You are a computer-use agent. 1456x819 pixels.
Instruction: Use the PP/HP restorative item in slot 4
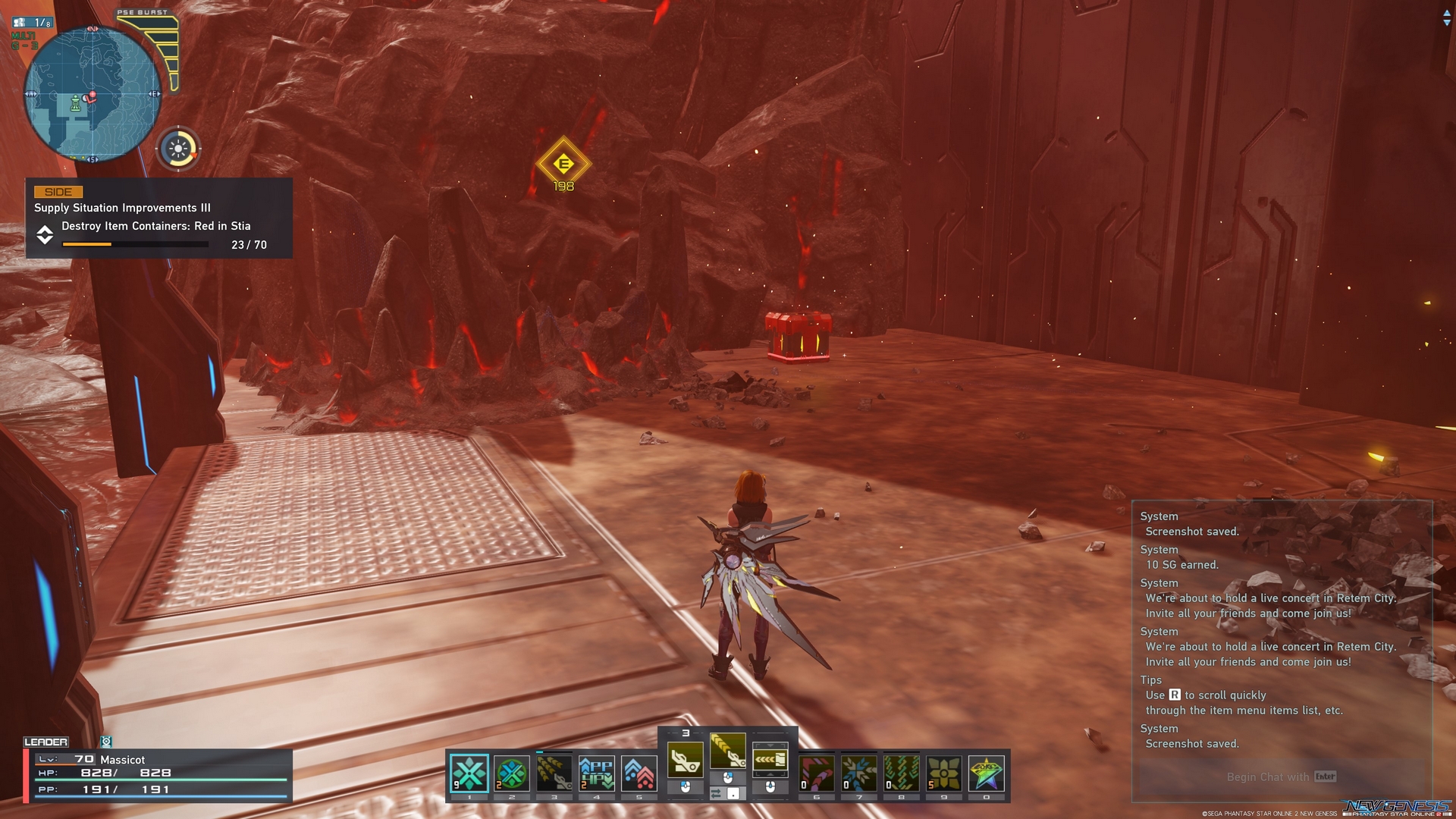click(x=596, y=774)
